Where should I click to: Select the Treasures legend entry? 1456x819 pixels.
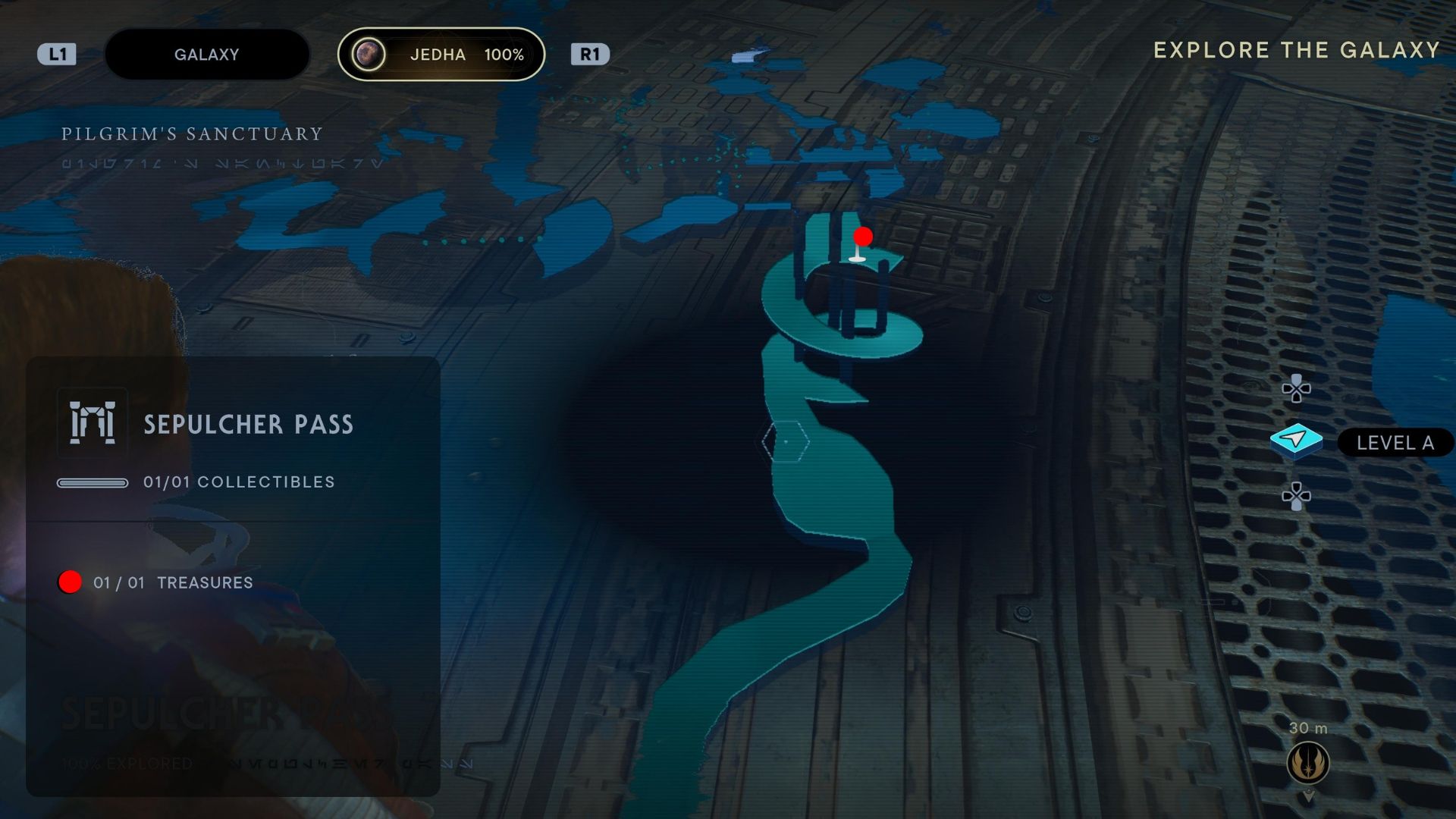(x=173, y=582)
